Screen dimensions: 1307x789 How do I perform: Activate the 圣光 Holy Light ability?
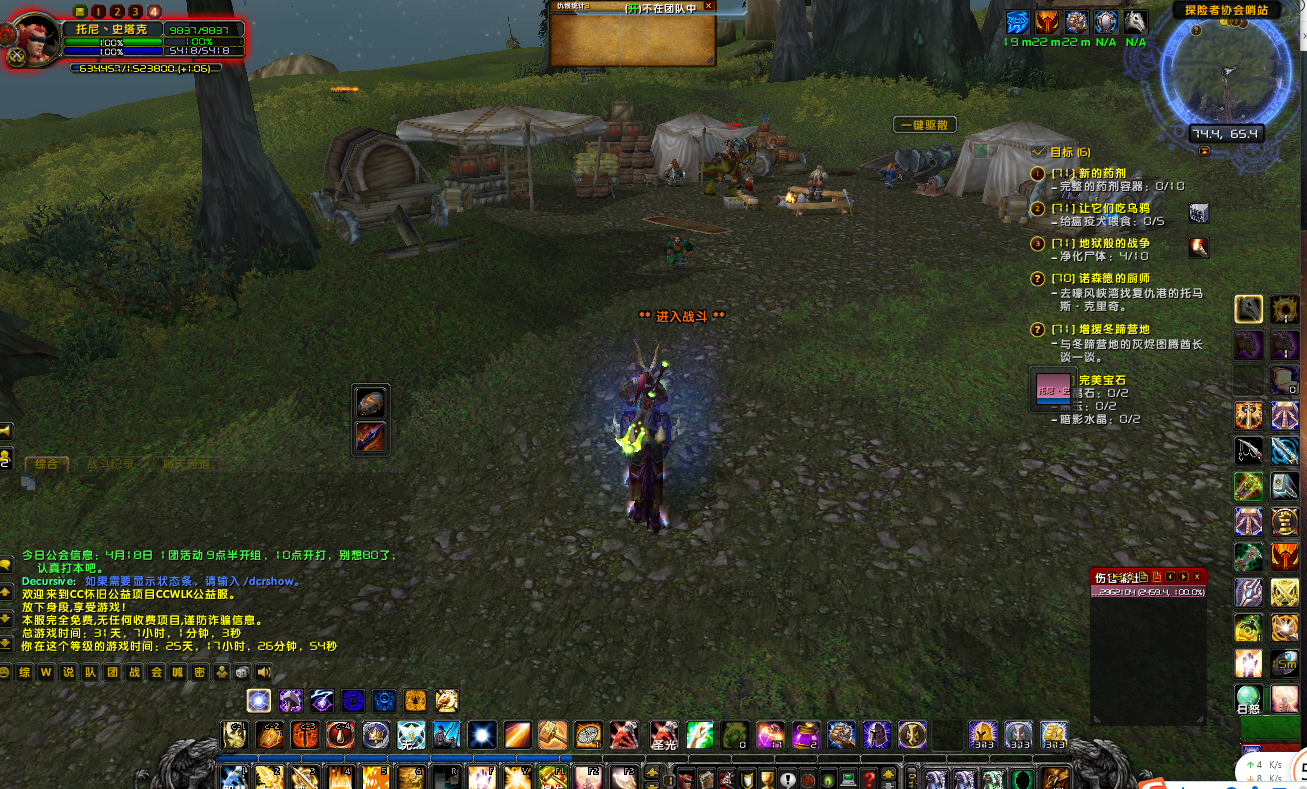coord(664,735)
